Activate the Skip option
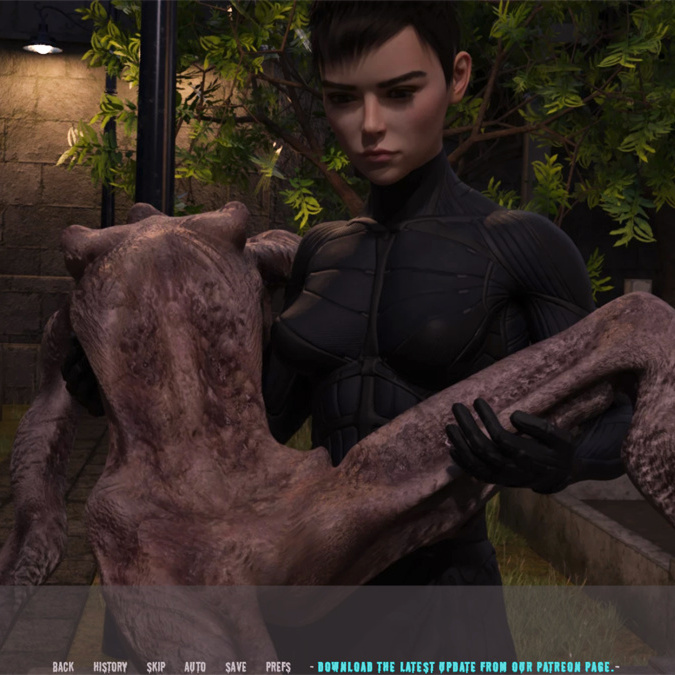 click(x=156, y=667)
